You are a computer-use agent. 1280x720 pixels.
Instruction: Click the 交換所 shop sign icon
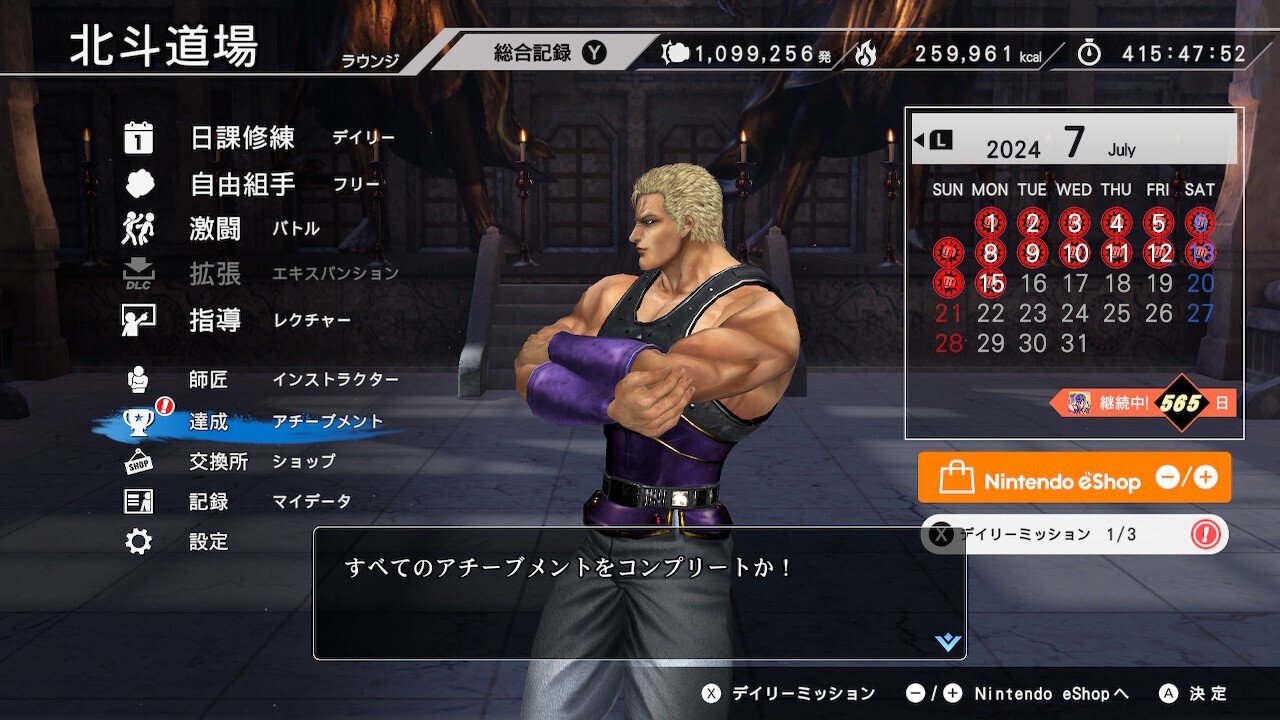point(141,462)
